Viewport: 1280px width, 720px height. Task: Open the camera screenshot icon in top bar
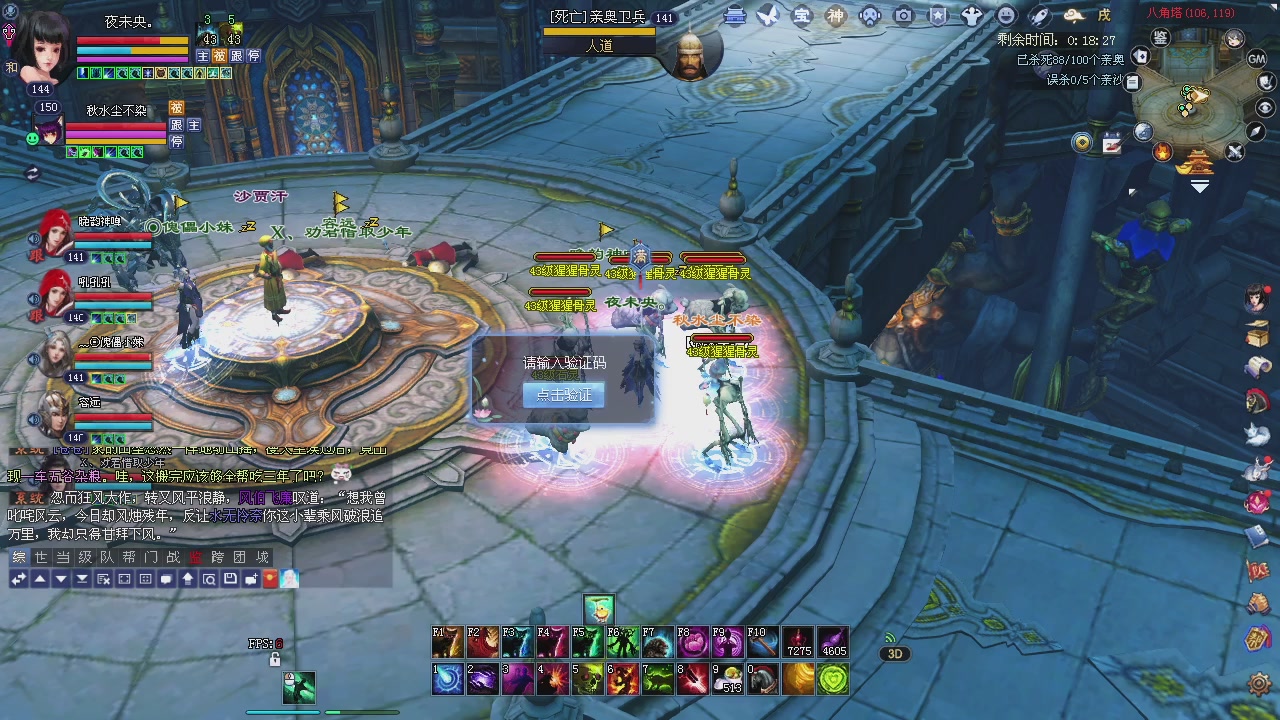click(x=903, y=15)
